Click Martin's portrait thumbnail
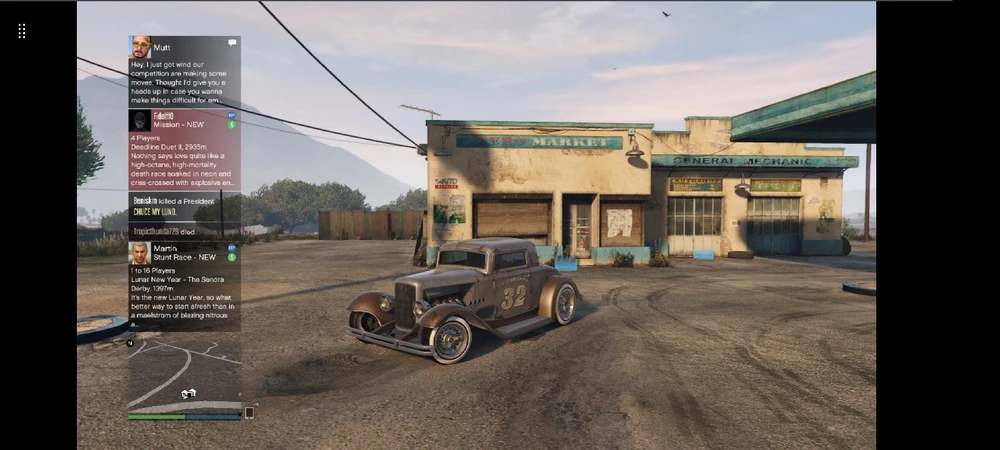Image resolution: width=1000 pixels, height=450 pixels. pyautogui.click(x=140, y=252)
